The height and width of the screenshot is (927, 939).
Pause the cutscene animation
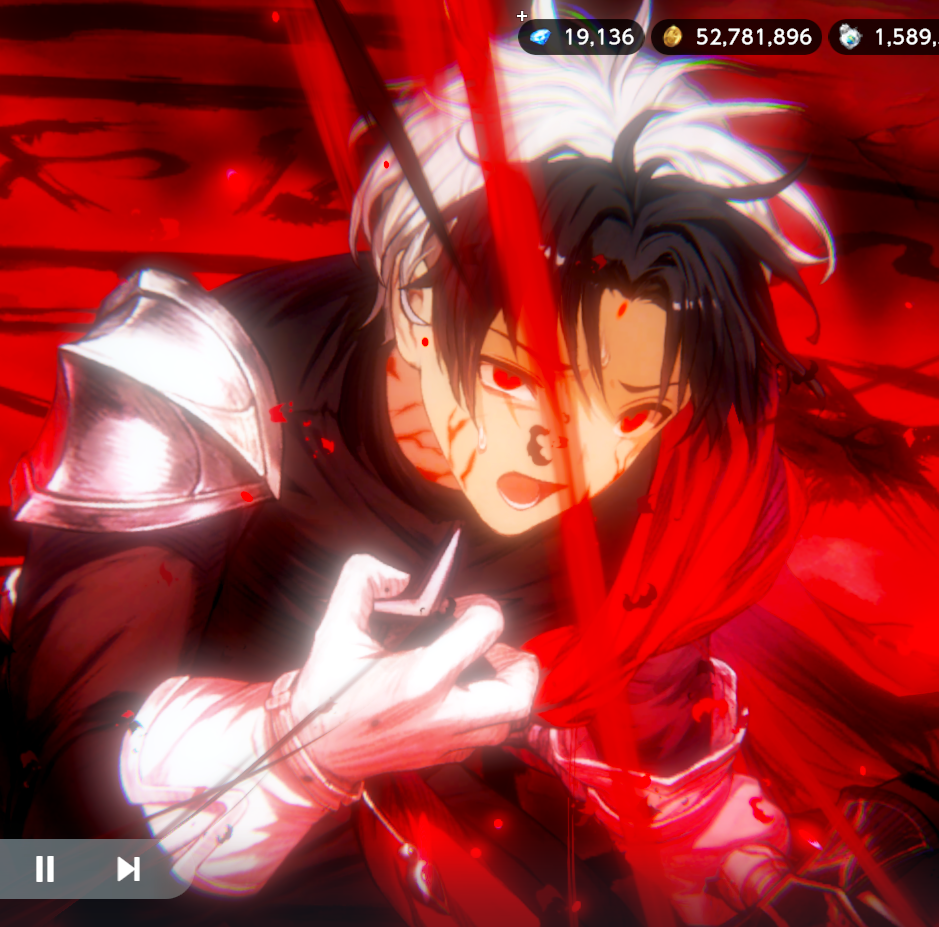(45, 869)
